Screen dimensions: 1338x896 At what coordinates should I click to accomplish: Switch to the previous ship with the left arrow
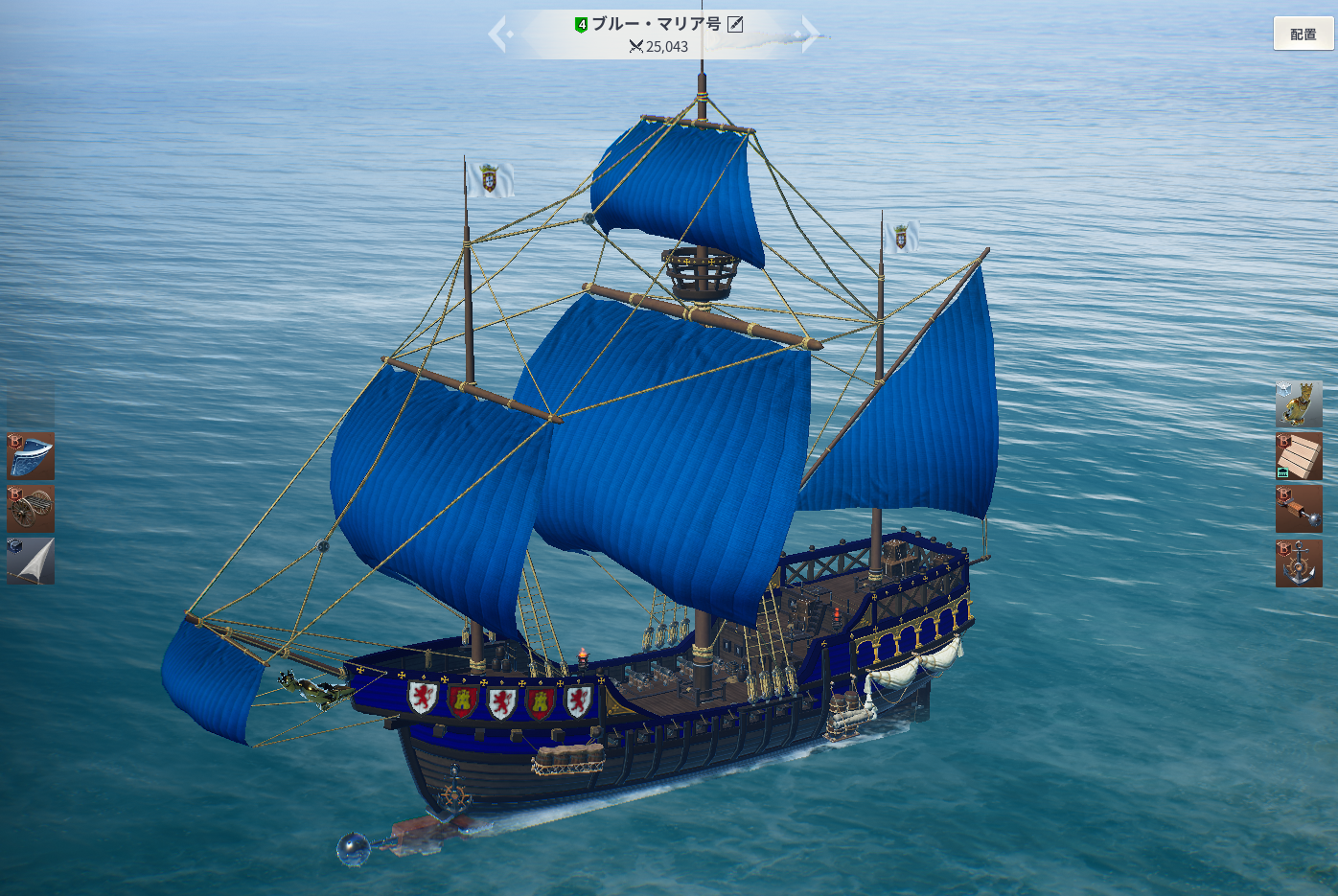498,34
